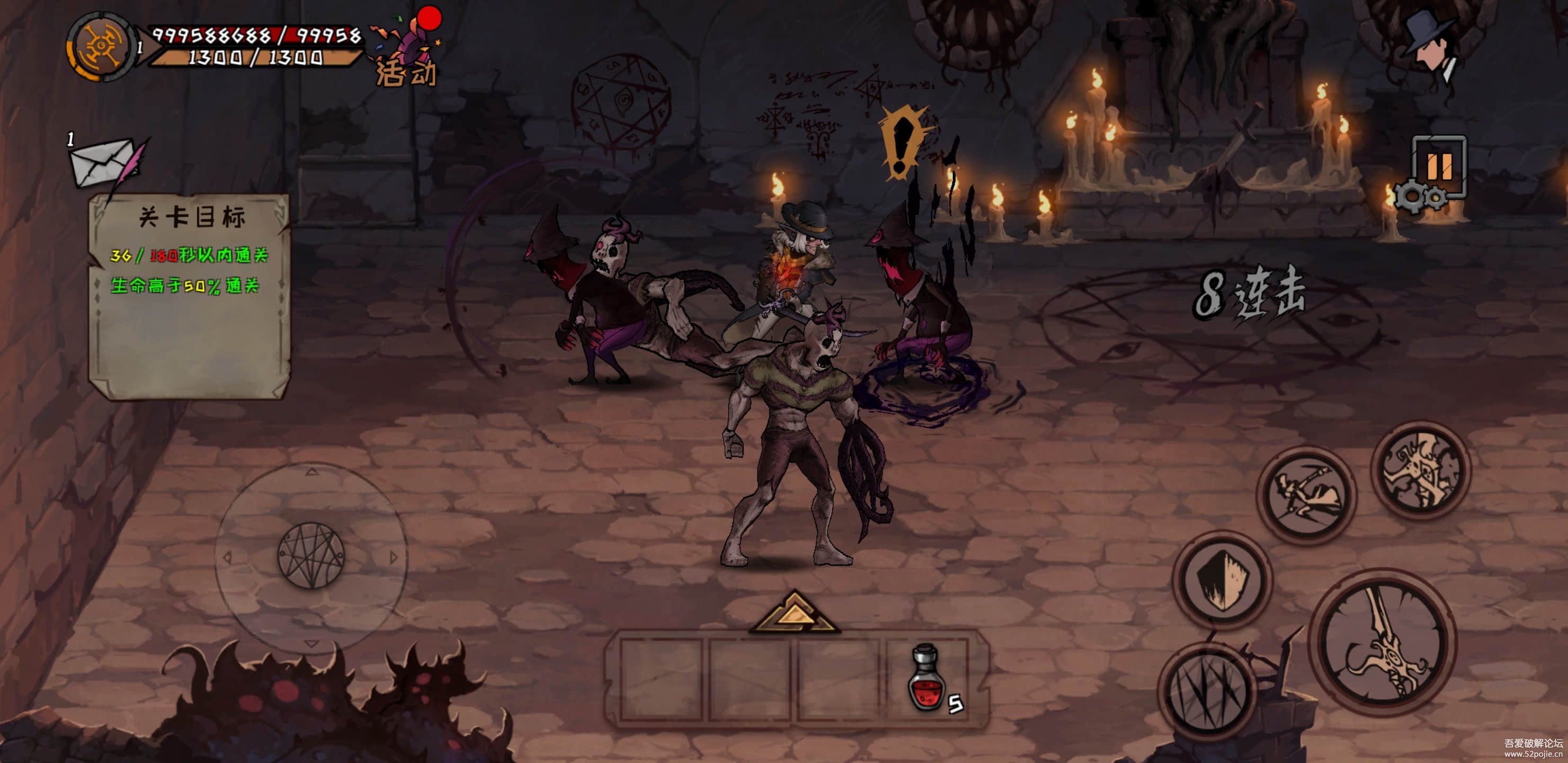Activate the monster face skill

click(x=1421, y=470)
